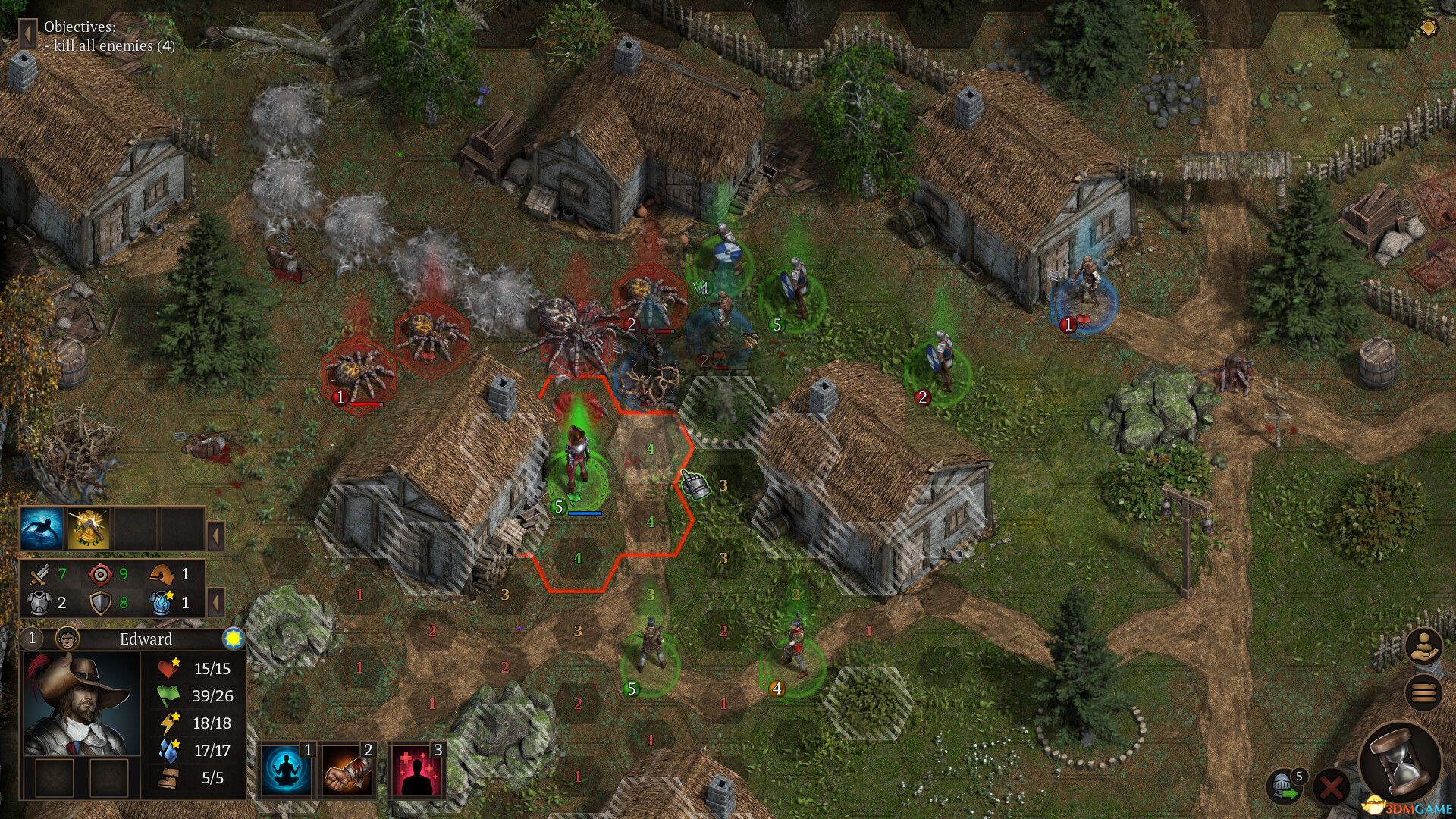Screen dimensions: 1456x819
Task: Click the 'kill all enemies (4)' objective text
Action: pyautogui.click(x=110, y=45)
